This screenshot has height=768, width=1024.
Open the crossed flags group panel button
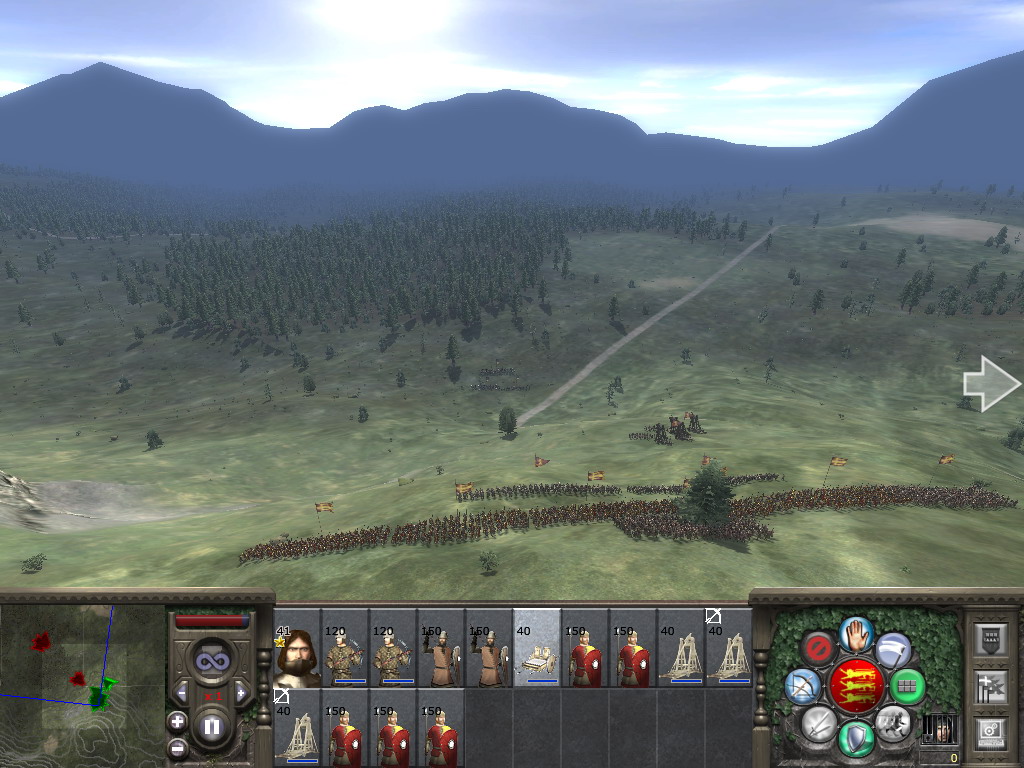[990, 686]
